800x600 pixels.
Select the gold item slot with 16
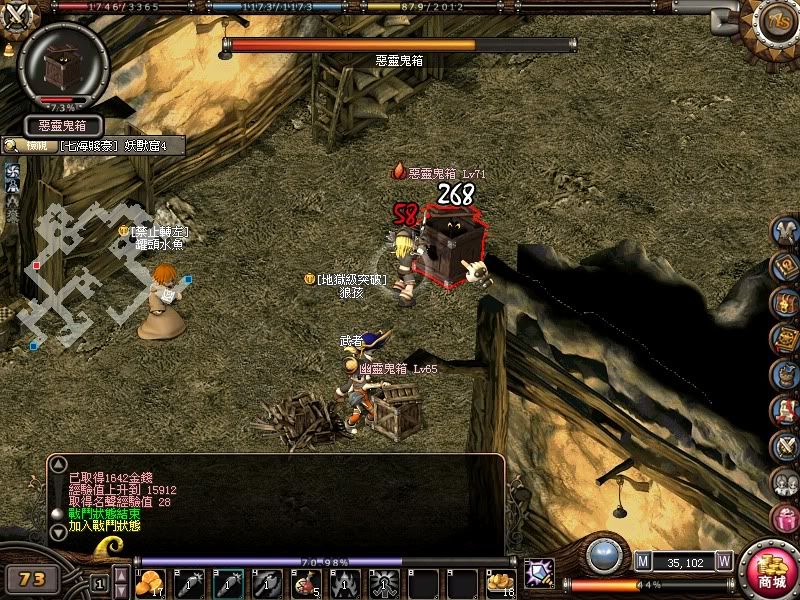coord(501,581)
